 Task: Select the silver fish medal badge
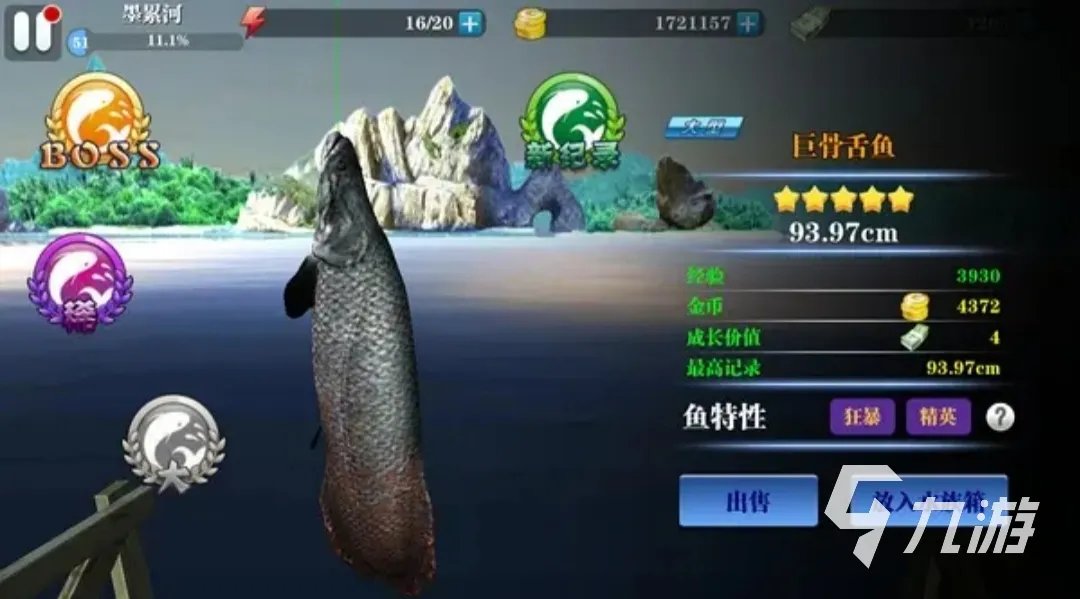tap(174, 443)
